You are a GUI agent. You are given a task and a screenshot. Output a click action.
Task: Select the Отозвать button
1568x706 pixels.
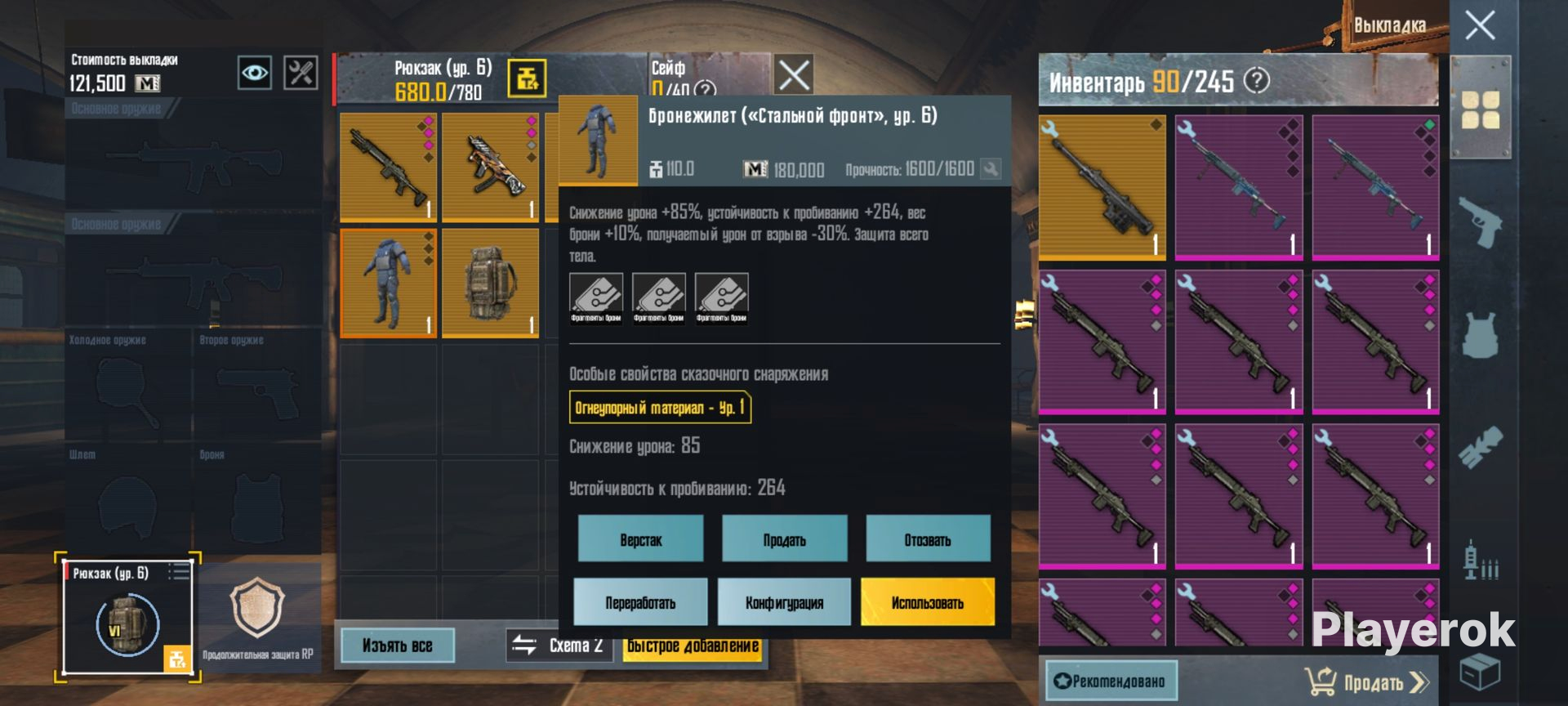[928, 539]
